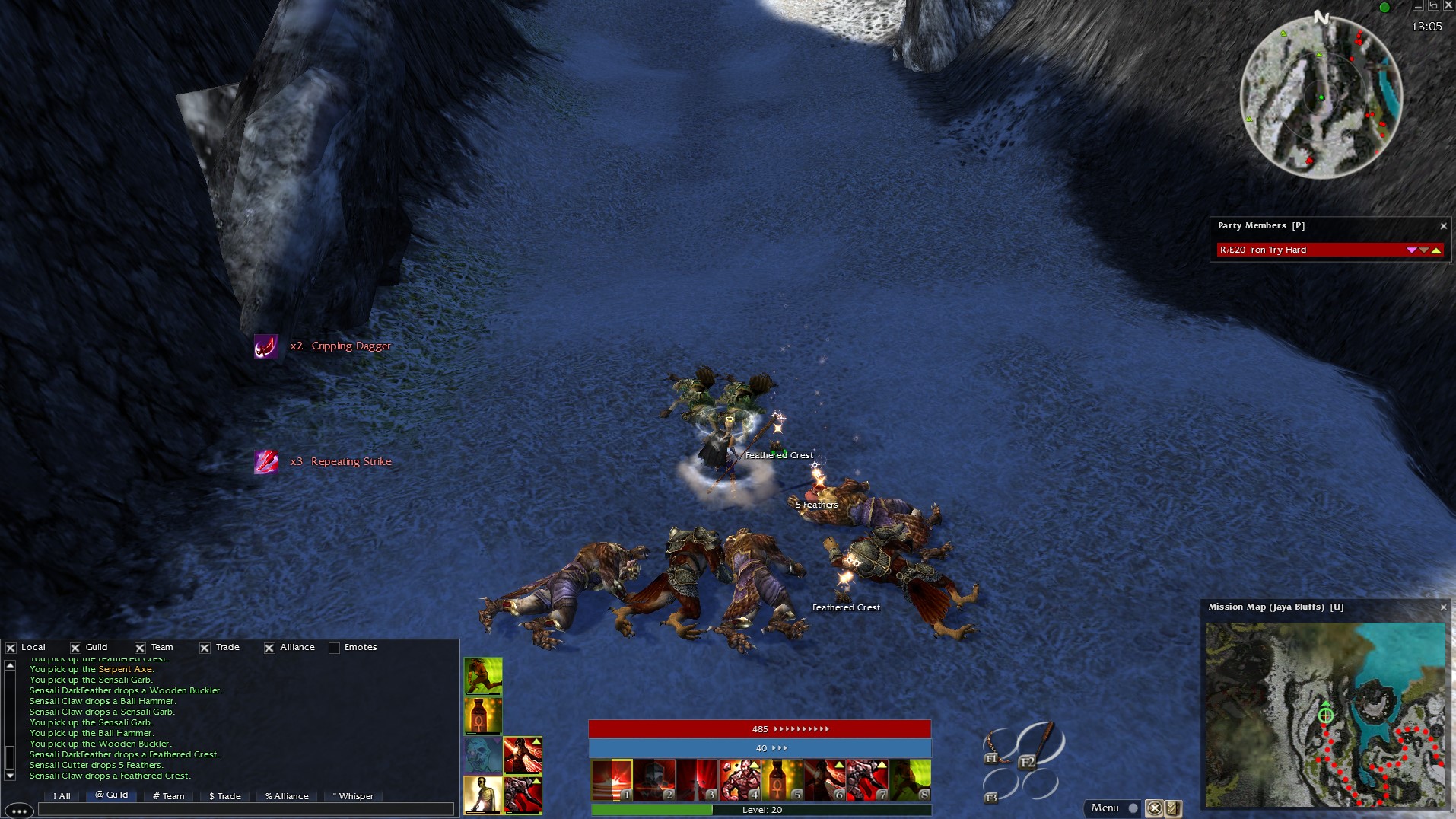Image resolution: width=1456 pixels, height=819 pixels.
Task: Close the Mission Map window
Action: click(x=1443, y=607)
